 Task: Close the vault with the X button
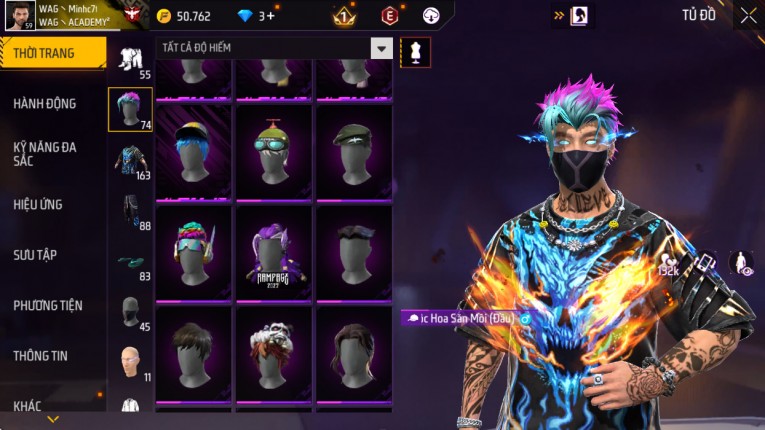tap(748, 15)
